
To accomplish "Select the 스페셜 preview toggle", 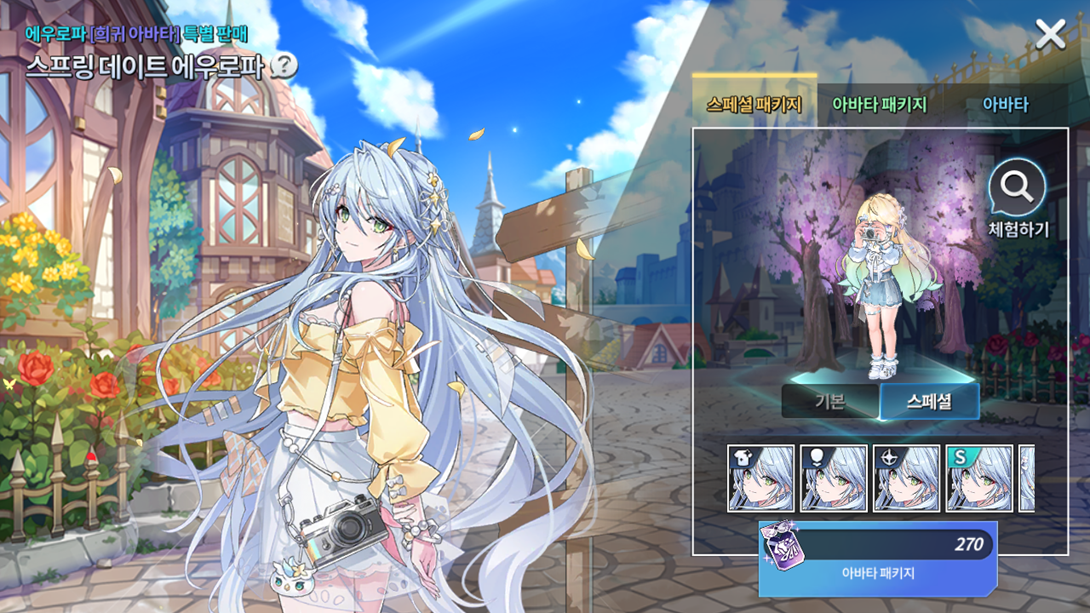I will [x=929, y=402].
